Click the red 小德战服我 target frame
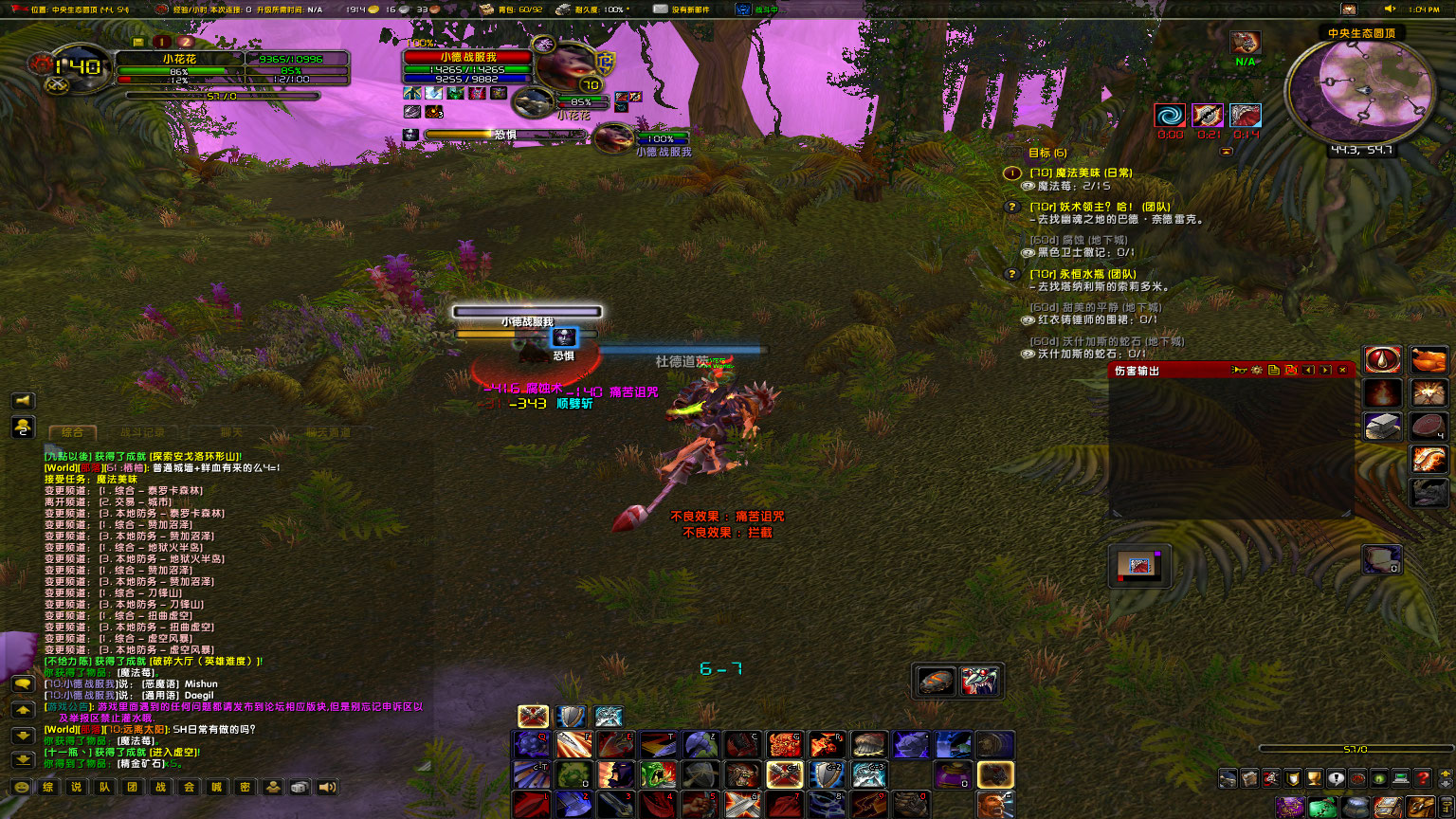The width and height of the screenshot is (1456, 819). point(469,57)
